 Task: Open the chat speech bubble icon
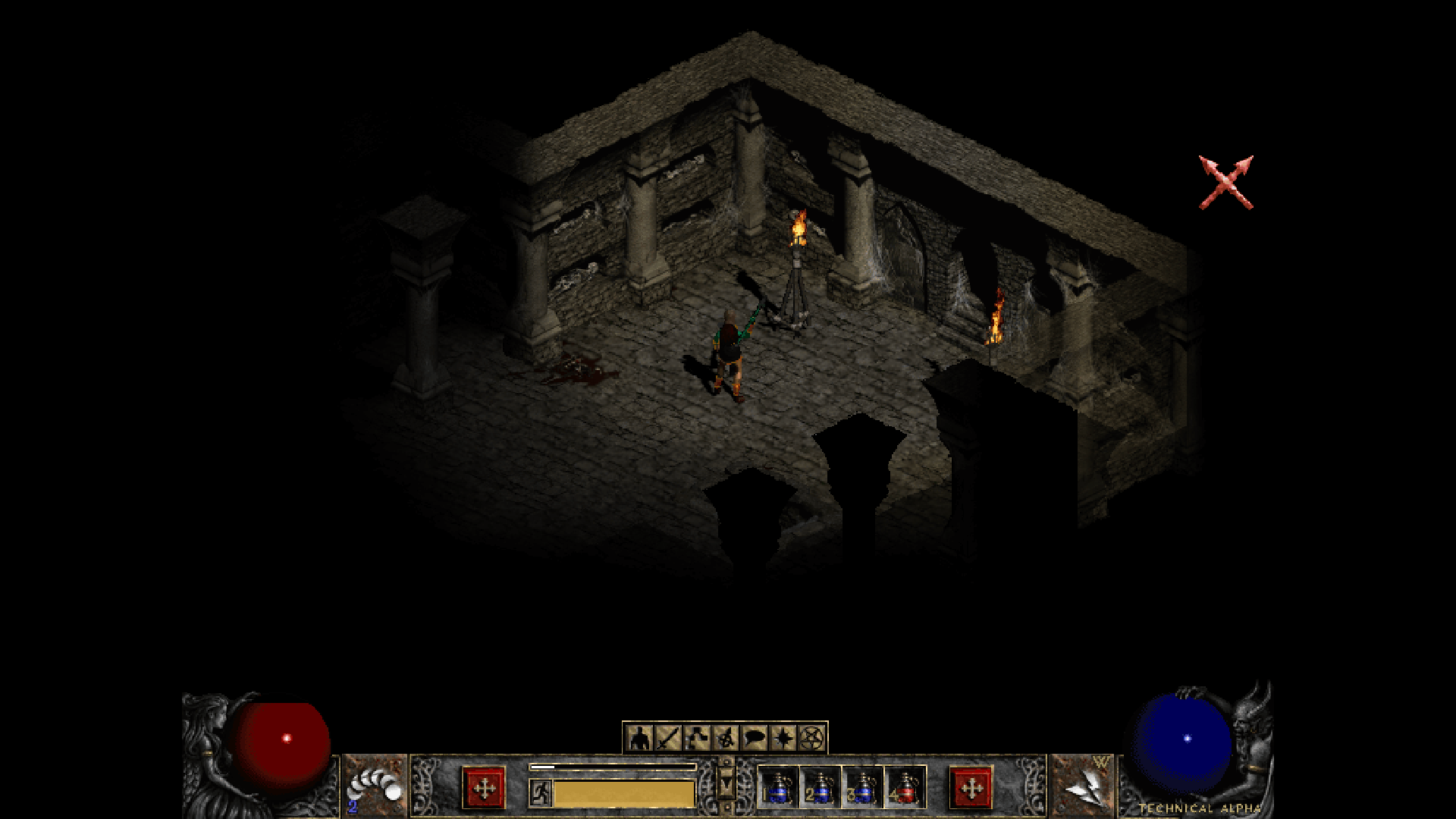click(755, 737)
